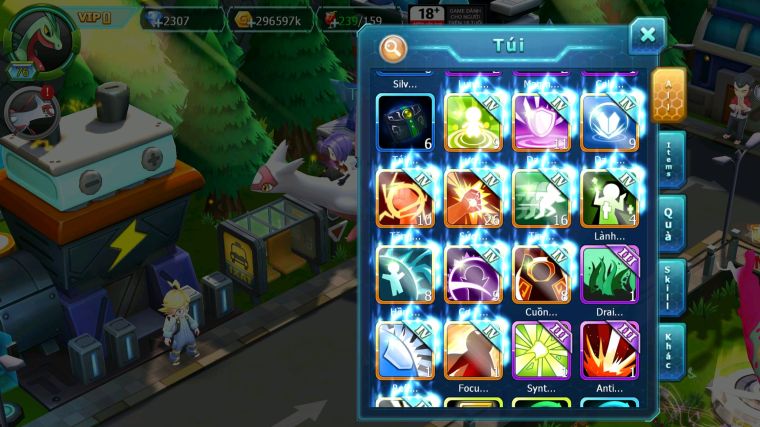Pick the green running figure skill, count 16
The height and width of the screenshot is (427, 760).
[x=541, y=196]
